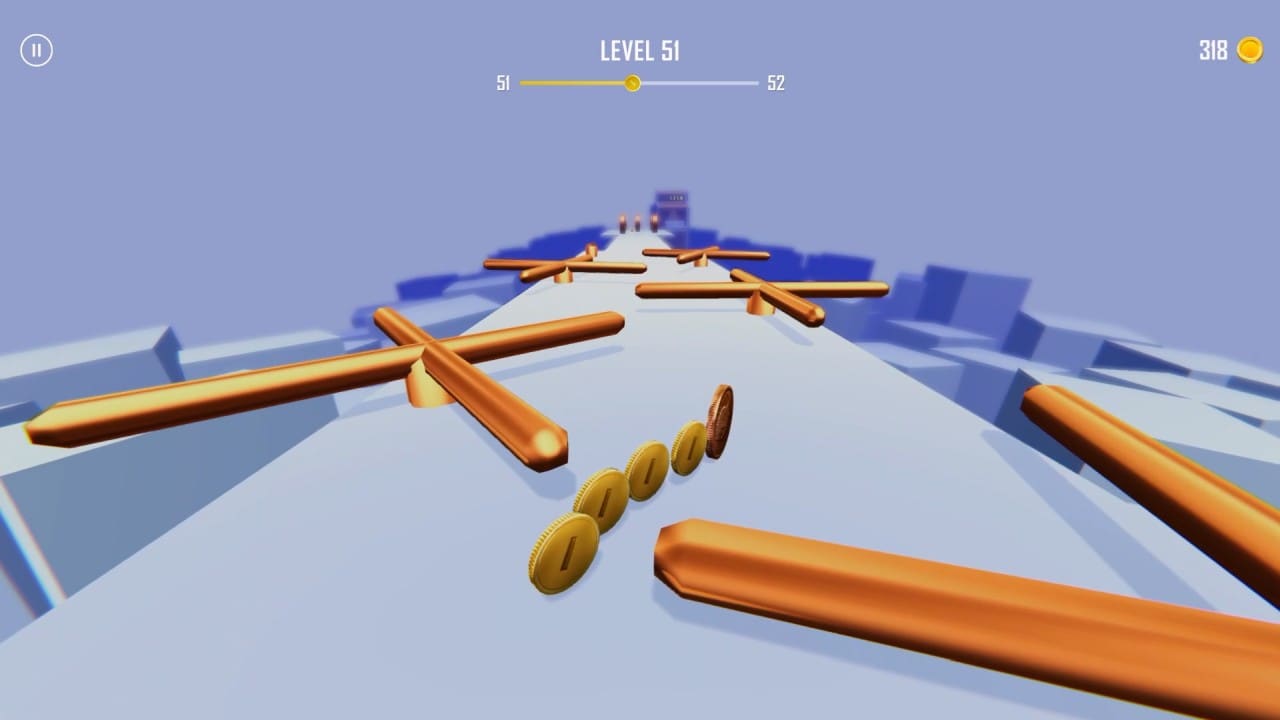Click the upright coin with the slot face

(564, 549)
